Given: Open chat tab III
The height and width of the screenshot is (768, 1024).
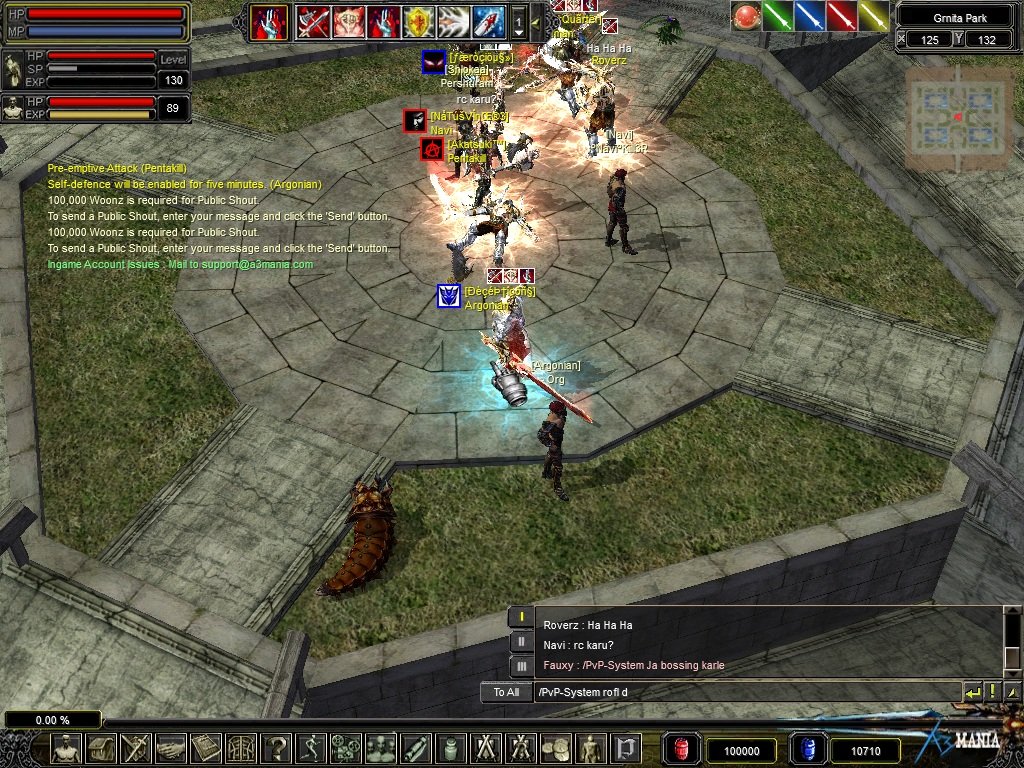Looking at the screenshot, I should 520,666.
